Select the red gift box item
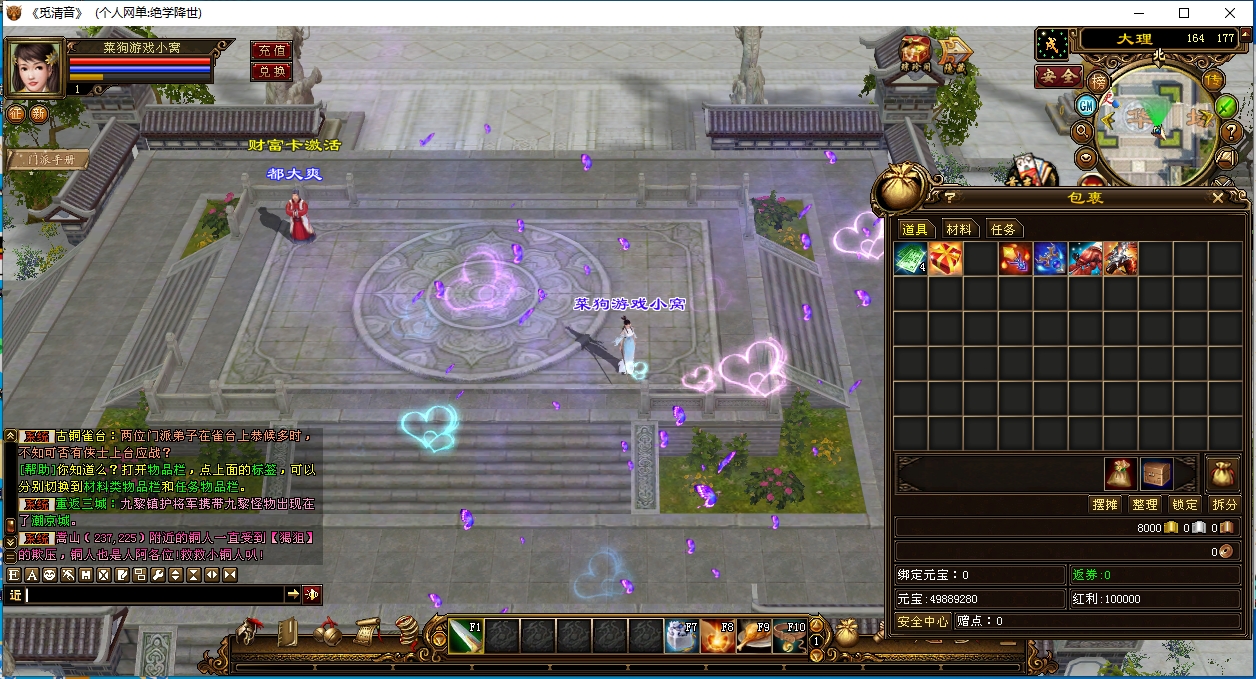 pos(945,259)
